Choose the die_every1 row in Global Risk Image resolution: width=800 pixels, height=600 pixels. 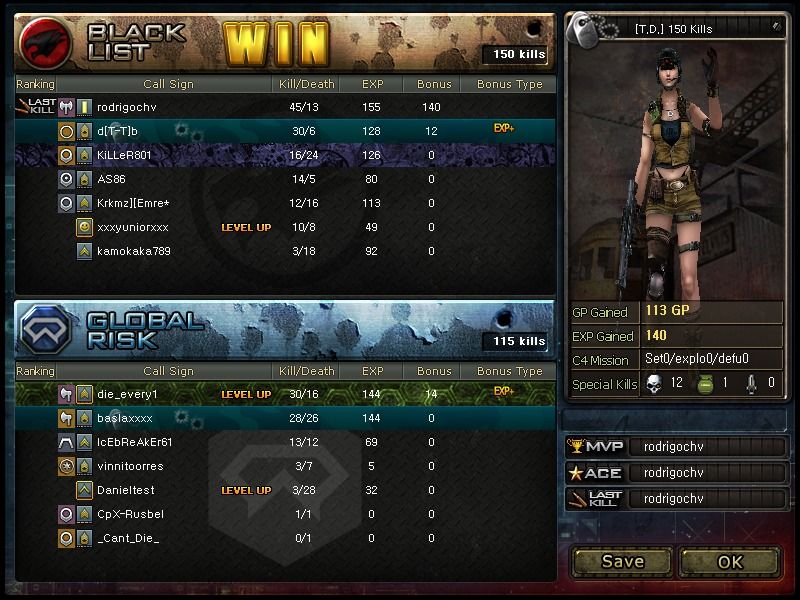(x=285, y=394)
